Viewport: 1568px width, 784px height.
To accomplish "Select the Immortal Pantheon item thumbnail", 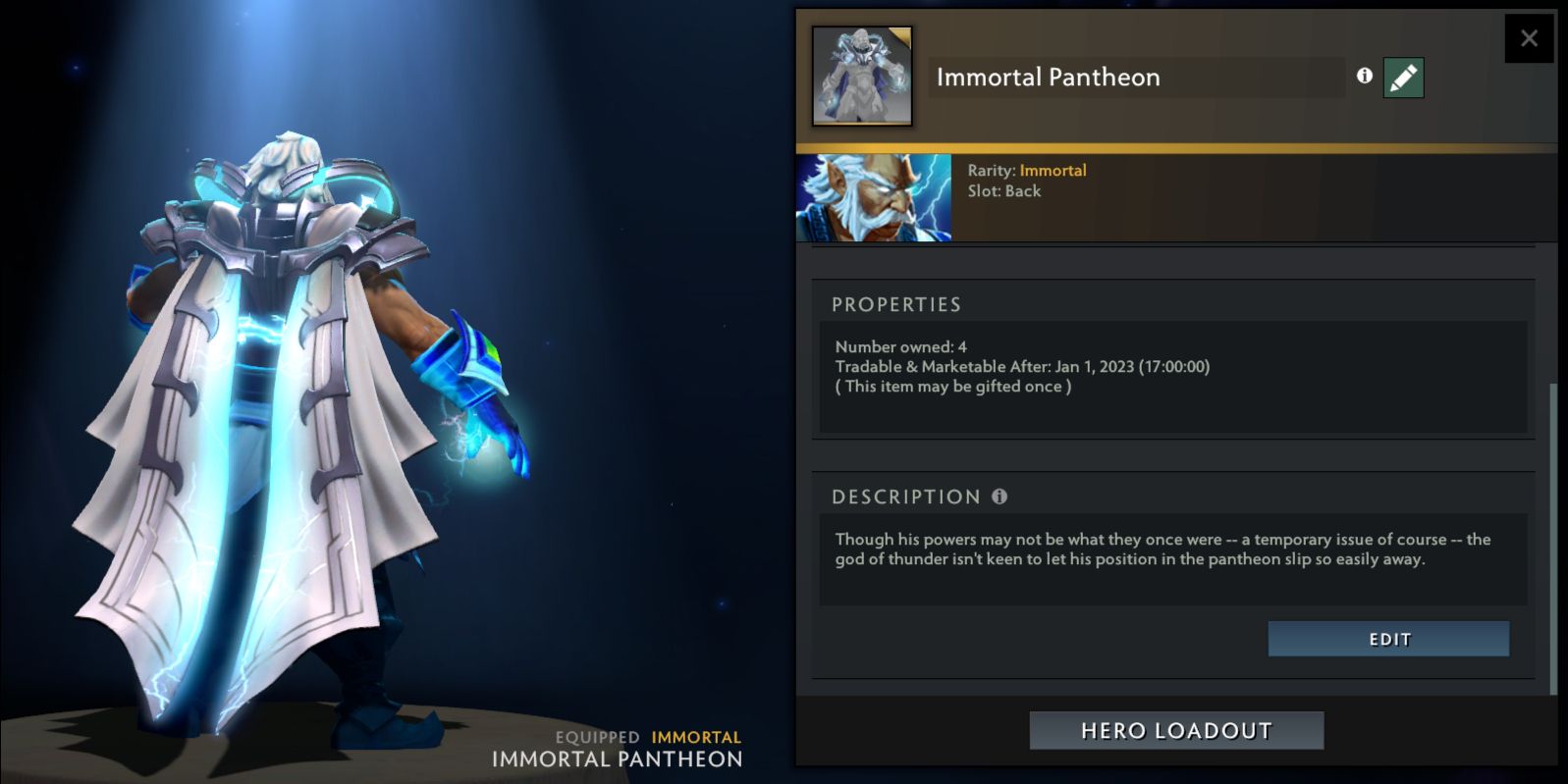I will 862,77.
